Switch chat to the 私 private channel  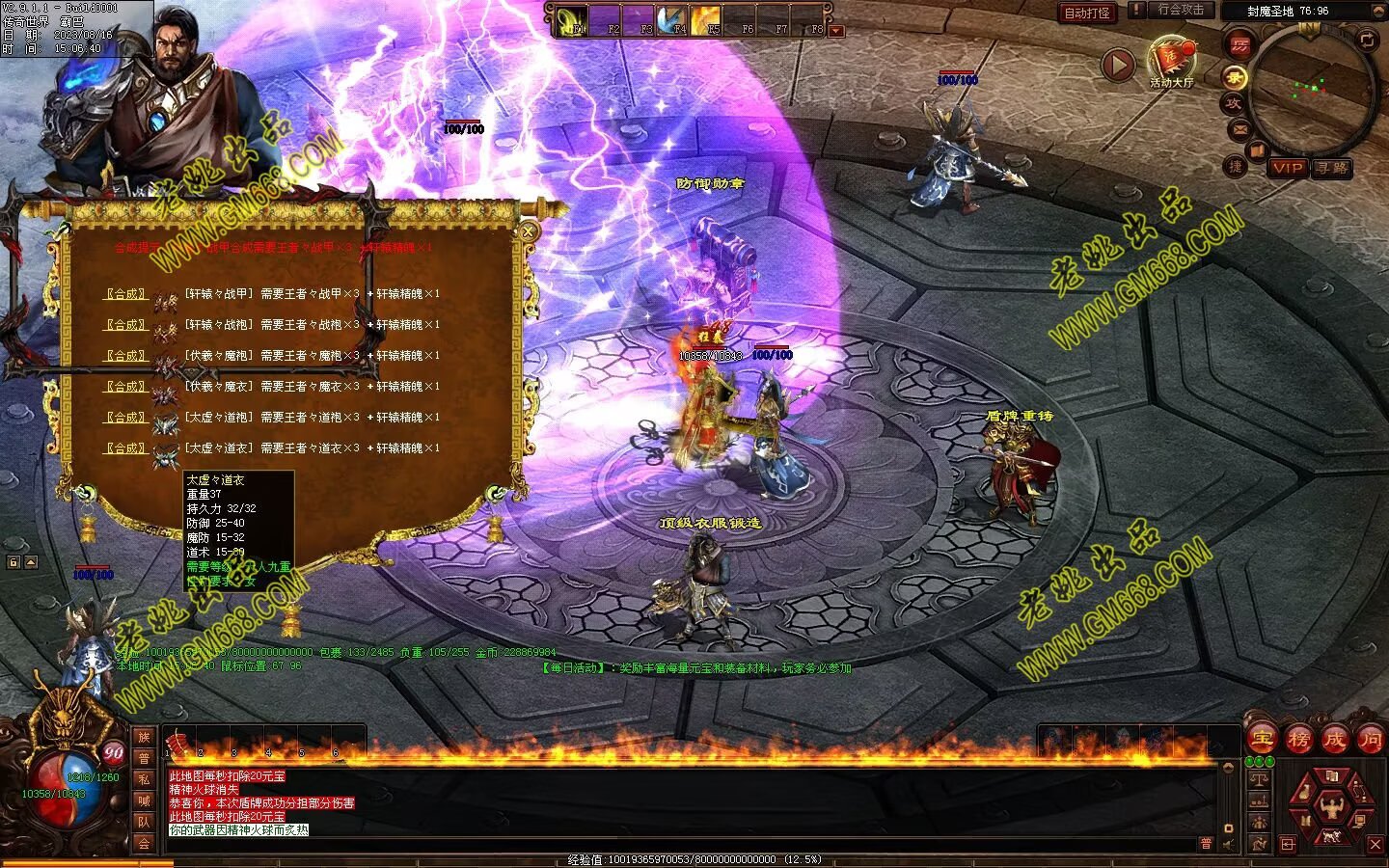click(x=144, y=779)
